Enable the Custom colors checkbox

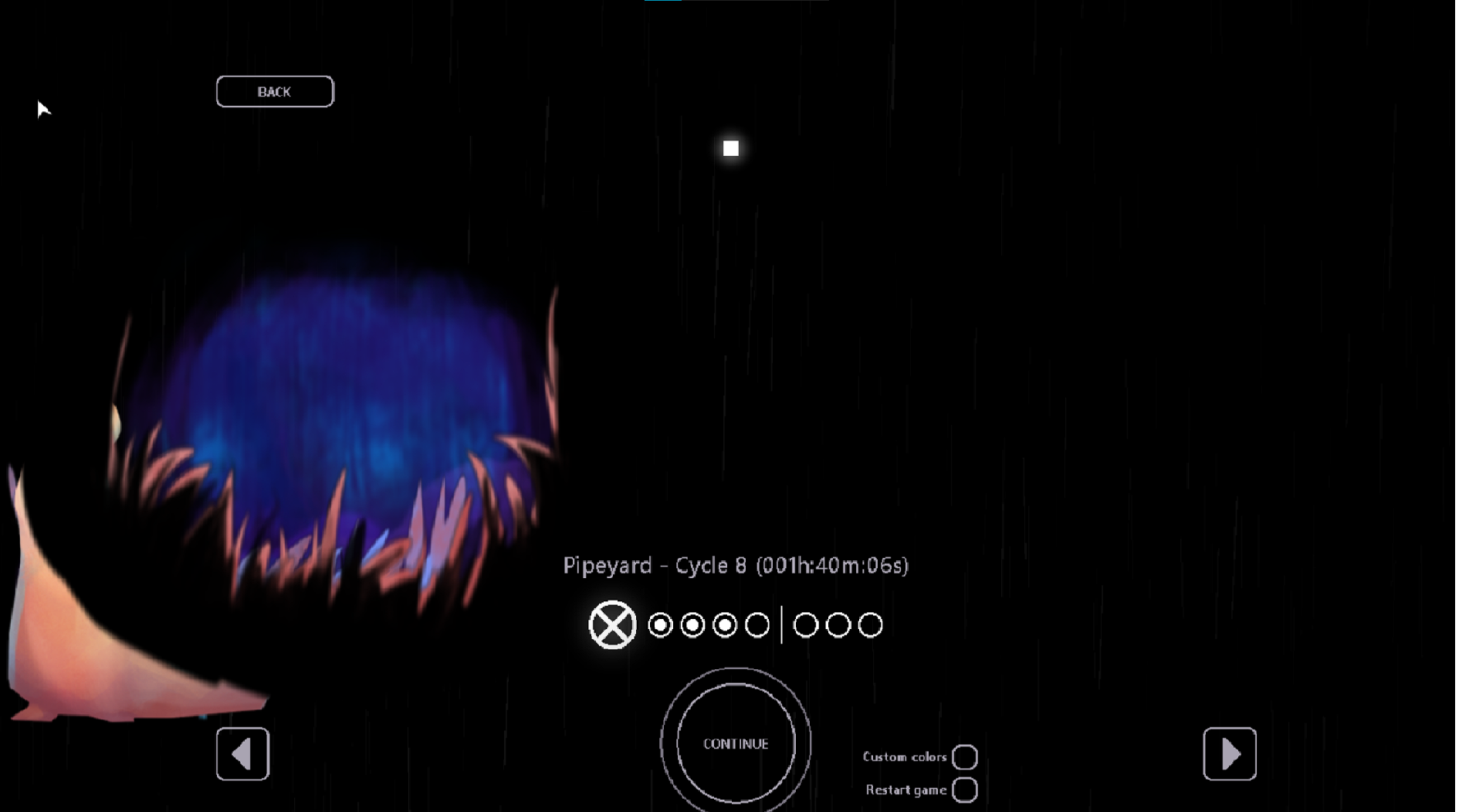coord(964,757)
